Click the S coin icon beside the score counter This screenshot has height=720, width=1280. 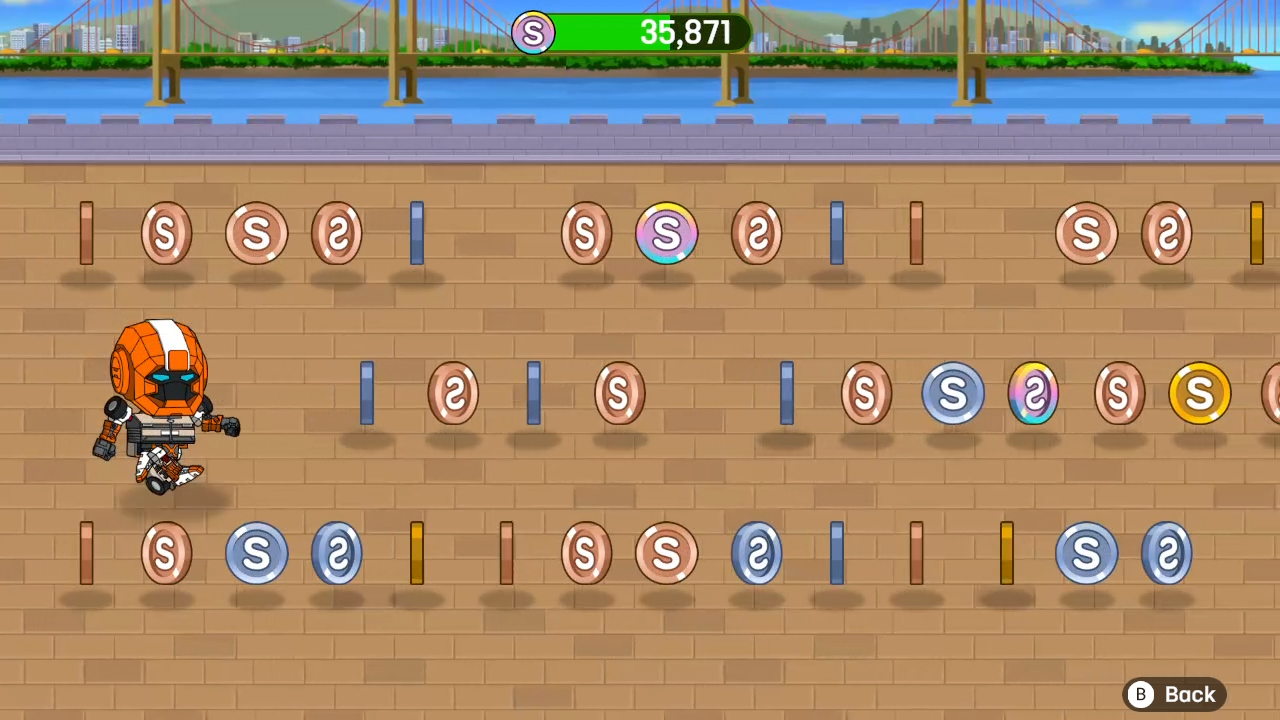click(533, 33)
